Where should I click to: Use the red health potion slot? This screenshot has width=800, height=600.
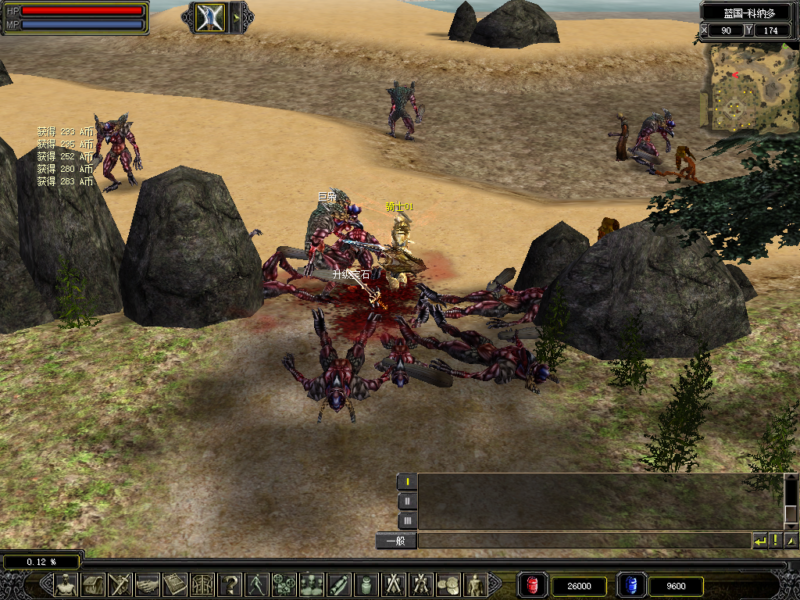(x=531, y=585)
